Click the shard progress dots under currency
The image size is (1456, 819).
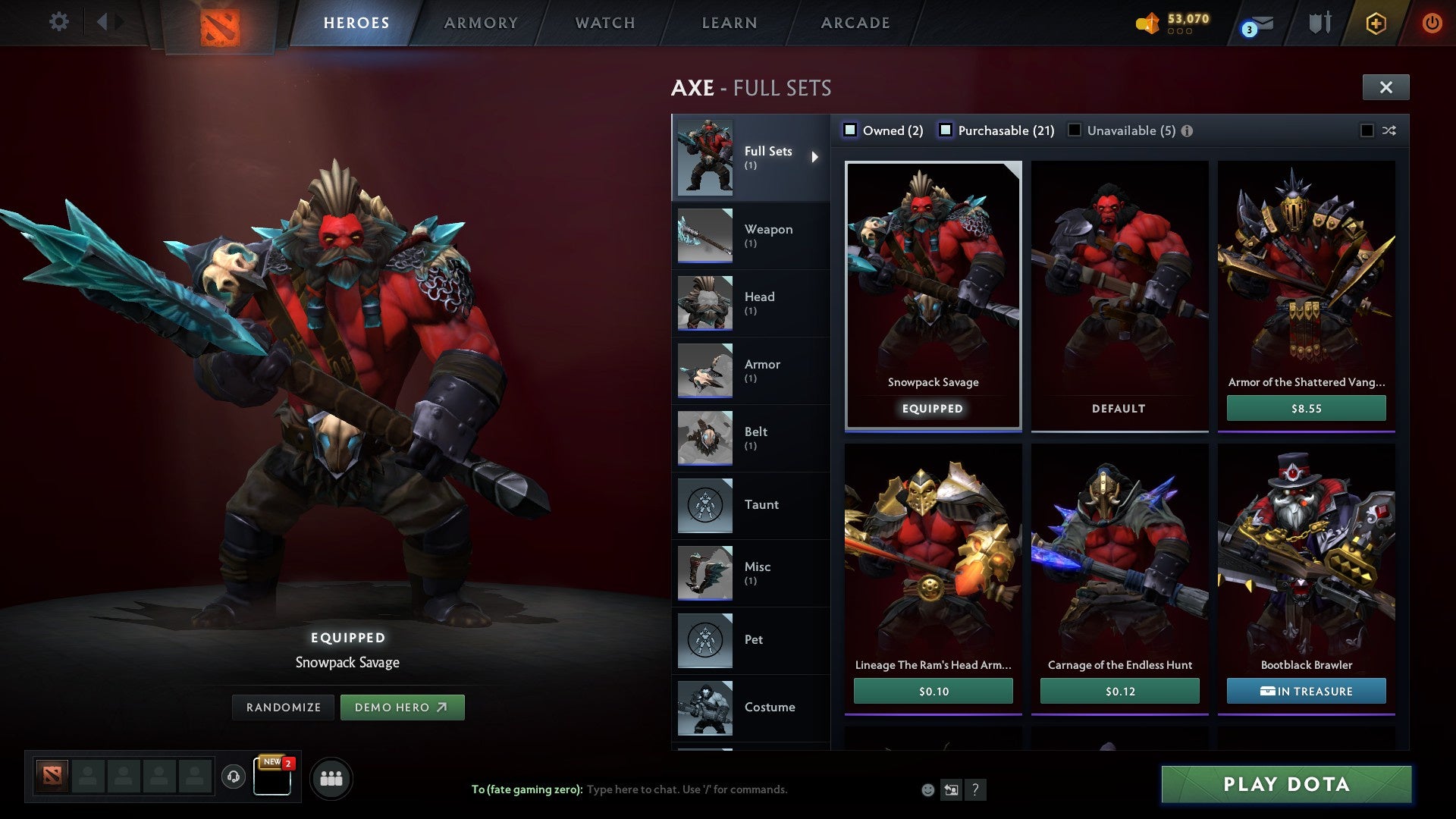coord(1180,32)
